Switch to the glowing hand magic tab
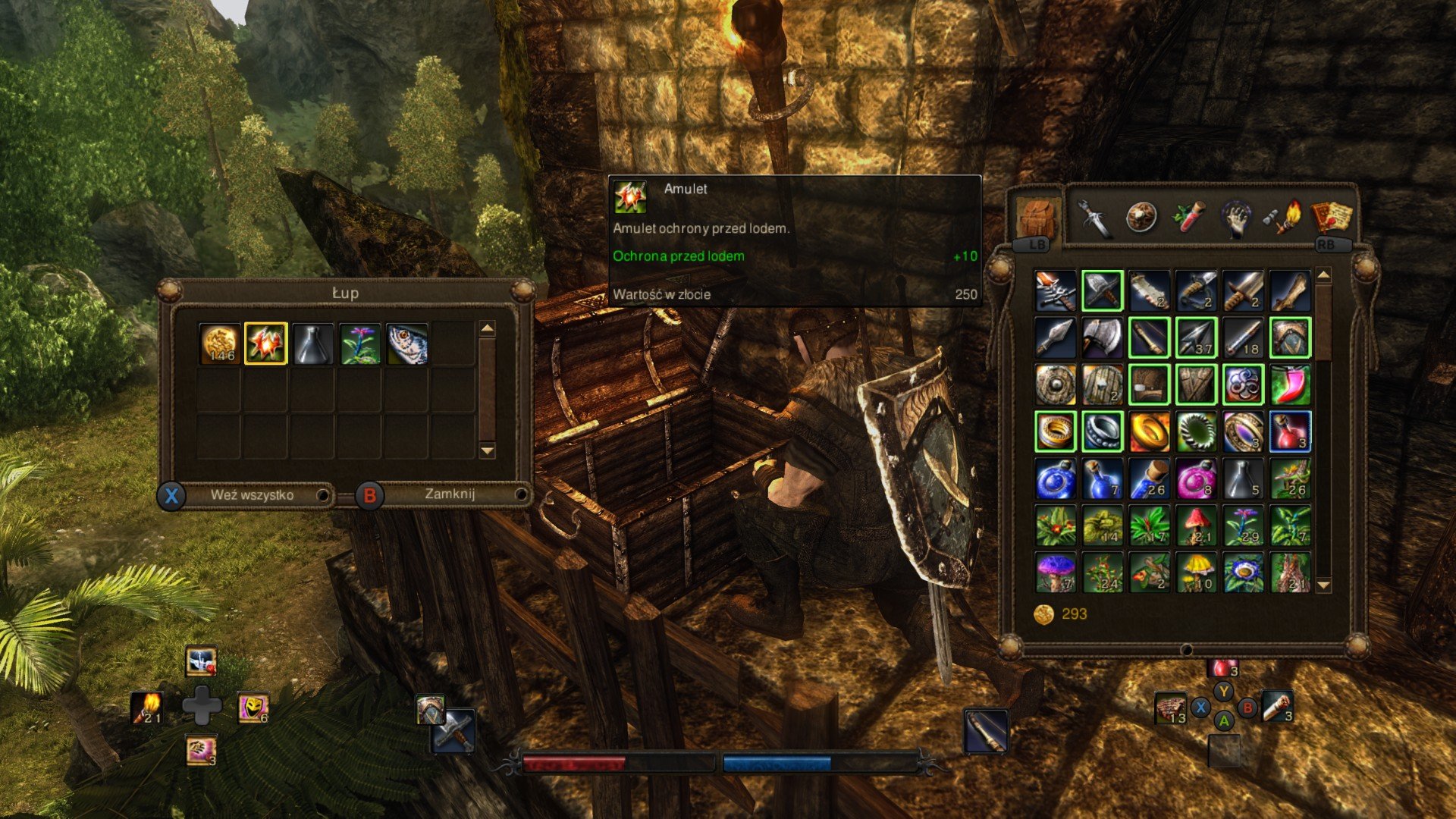The height and width of the screenshot is (819, 1456). (x=1236, y=218)
